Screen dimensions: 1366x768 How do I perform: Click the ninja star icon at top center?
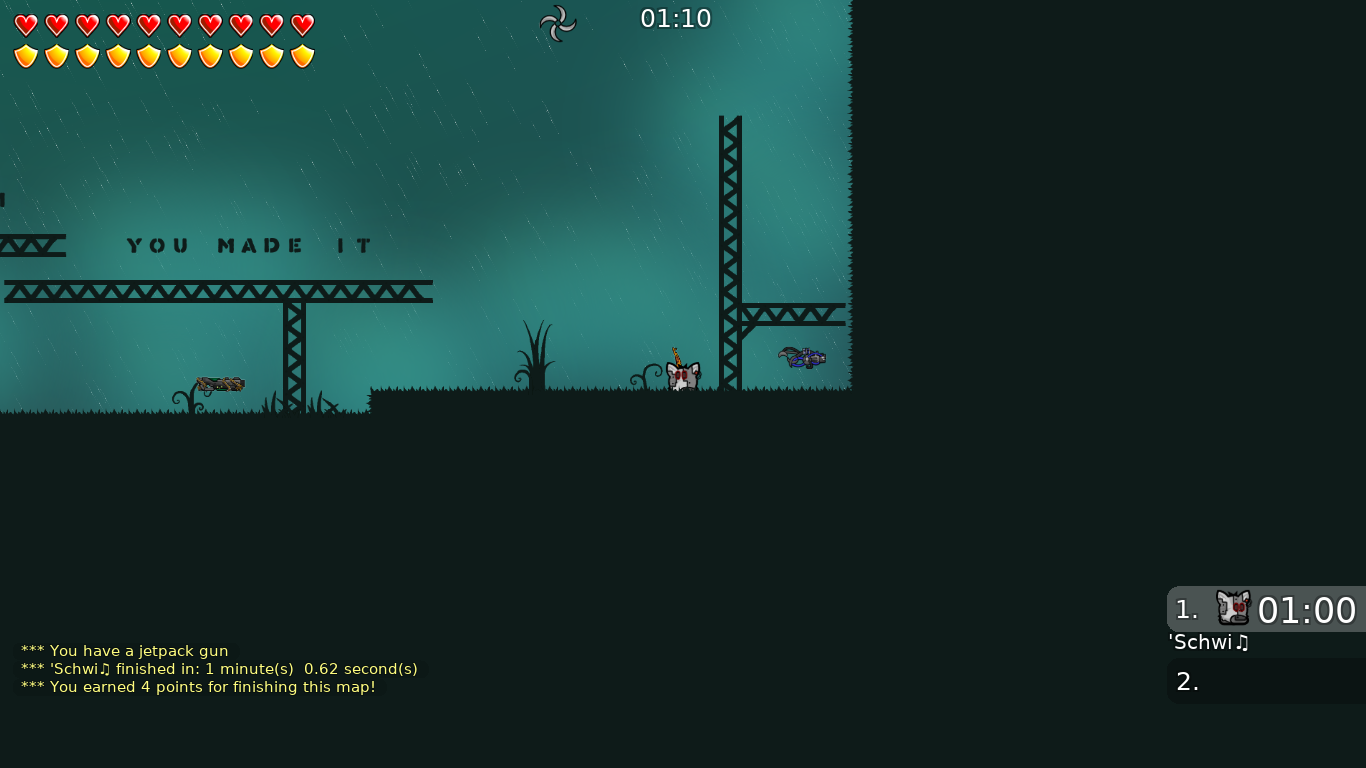coord(557,23)
